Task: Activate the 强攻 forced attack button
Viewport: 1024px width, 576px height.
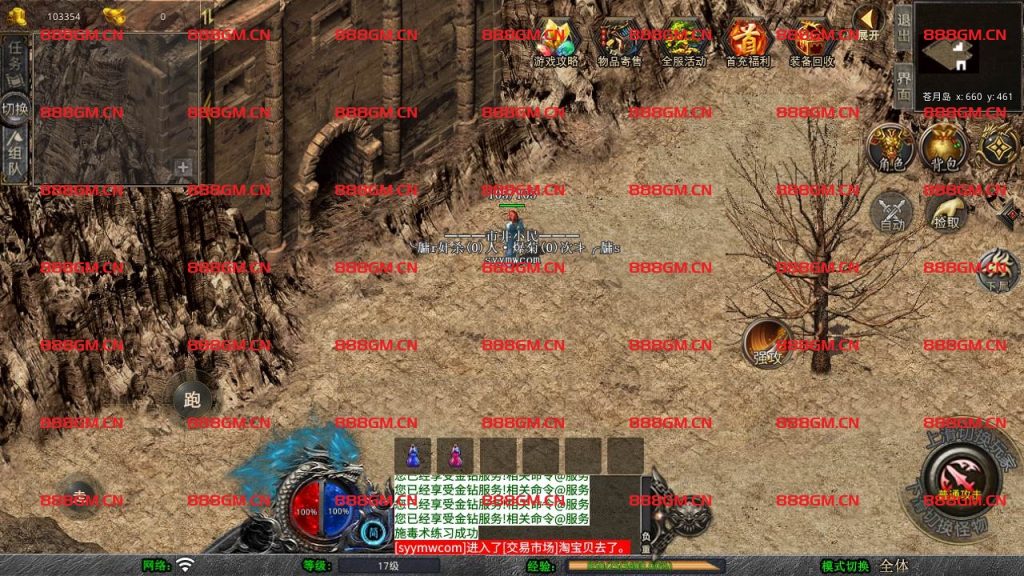Action: 767,343
